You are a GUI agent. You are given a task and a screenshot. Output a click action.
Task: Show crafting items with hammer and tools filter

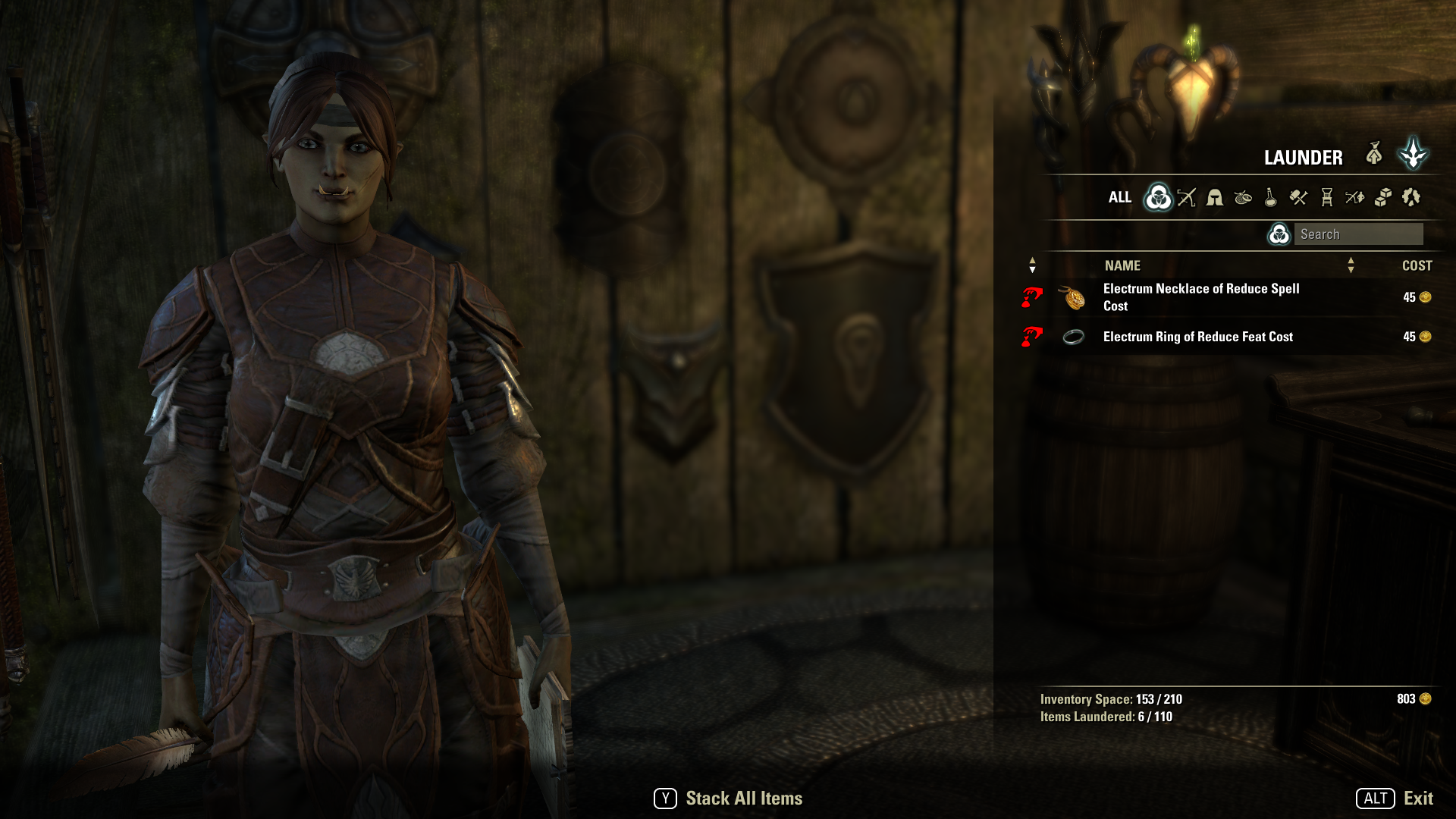click(x=1299, y=198)
